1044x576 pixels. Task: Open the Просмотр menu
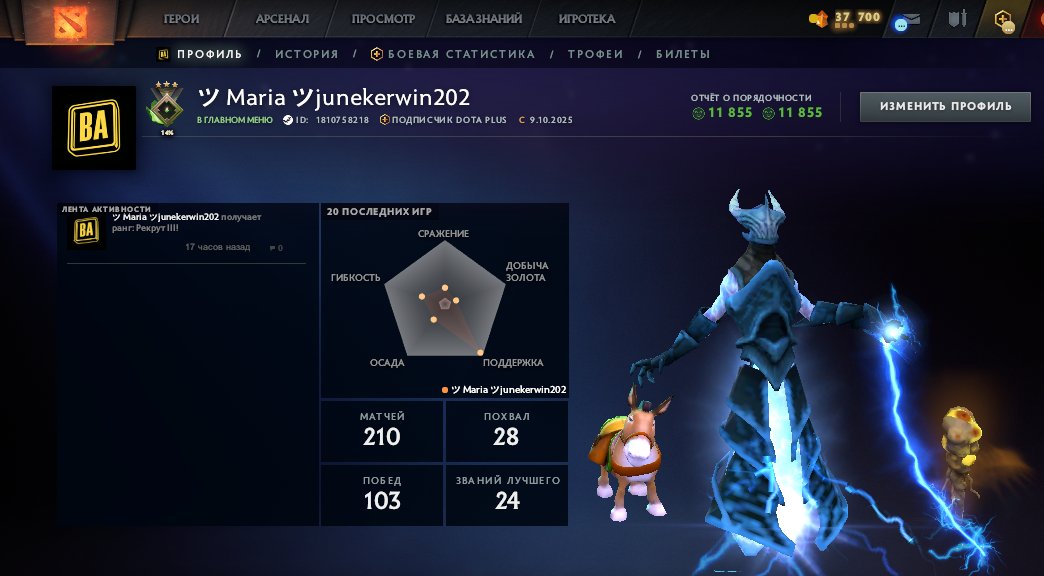click(383, 19)
